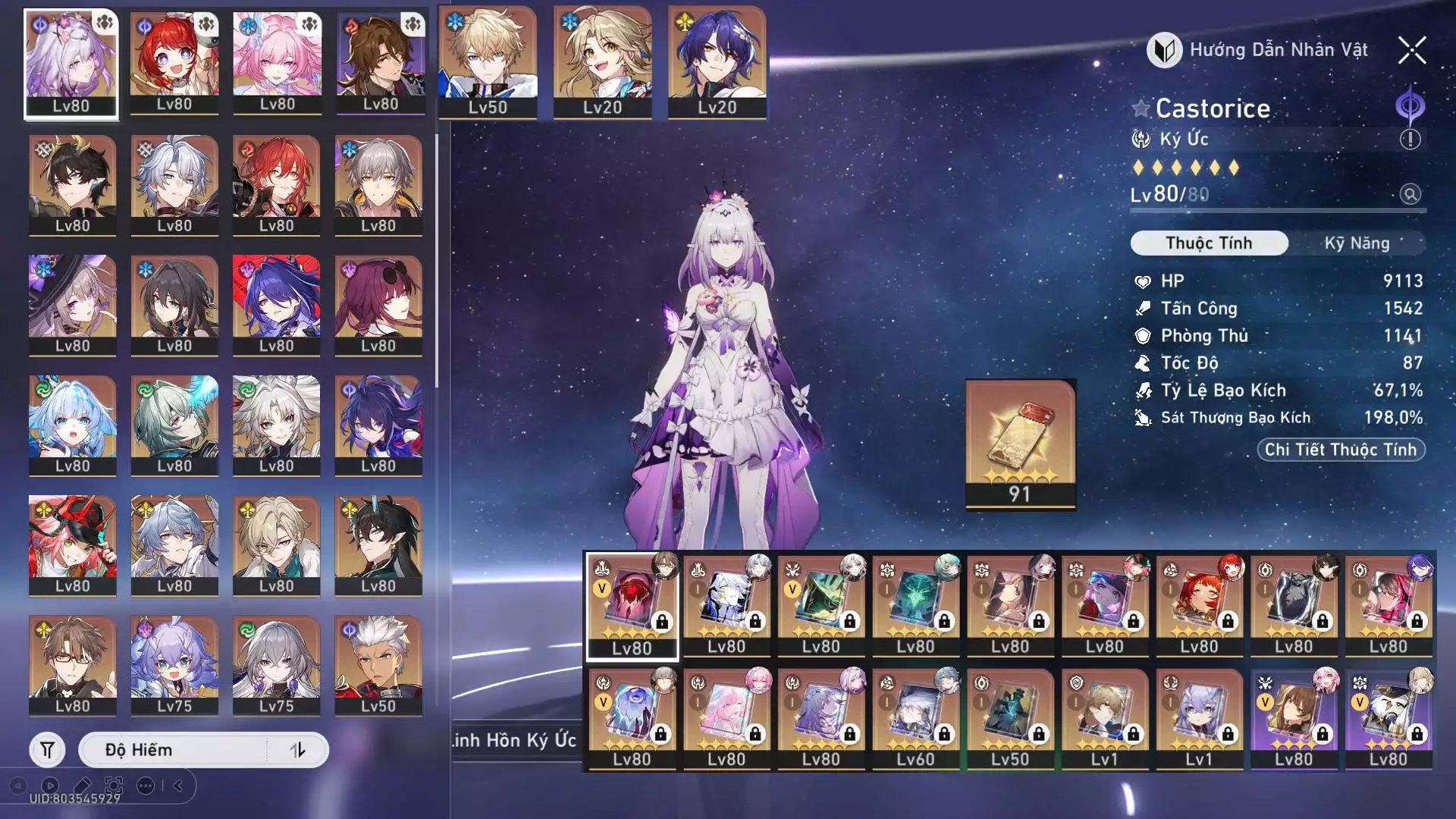Choose the Lv60 light cone
Image resolution: width=1456 pixels, height=819 pixels.
(x=915, y=718)
